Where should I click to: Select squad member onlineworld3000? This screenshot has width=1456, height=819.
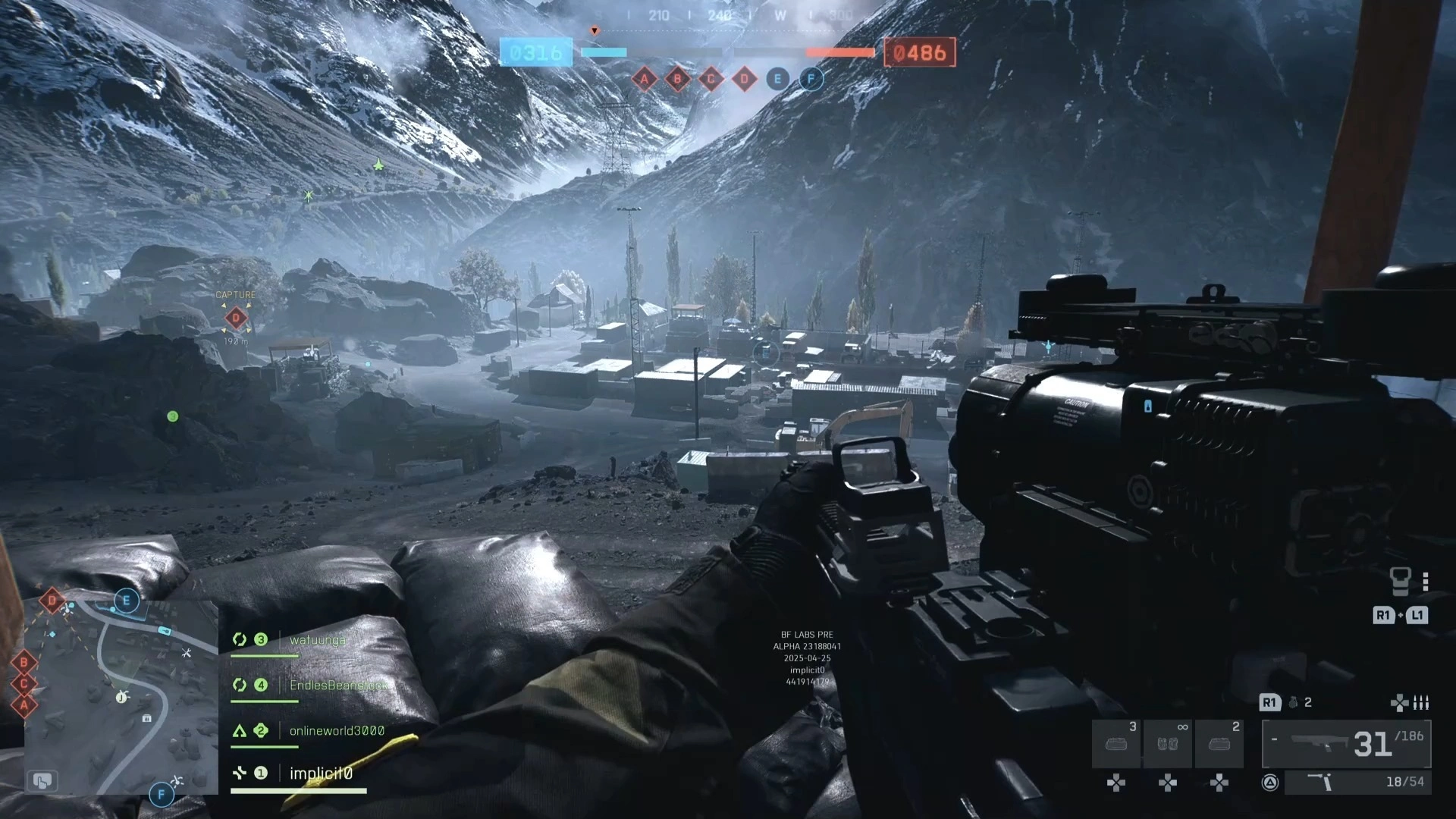337,731
